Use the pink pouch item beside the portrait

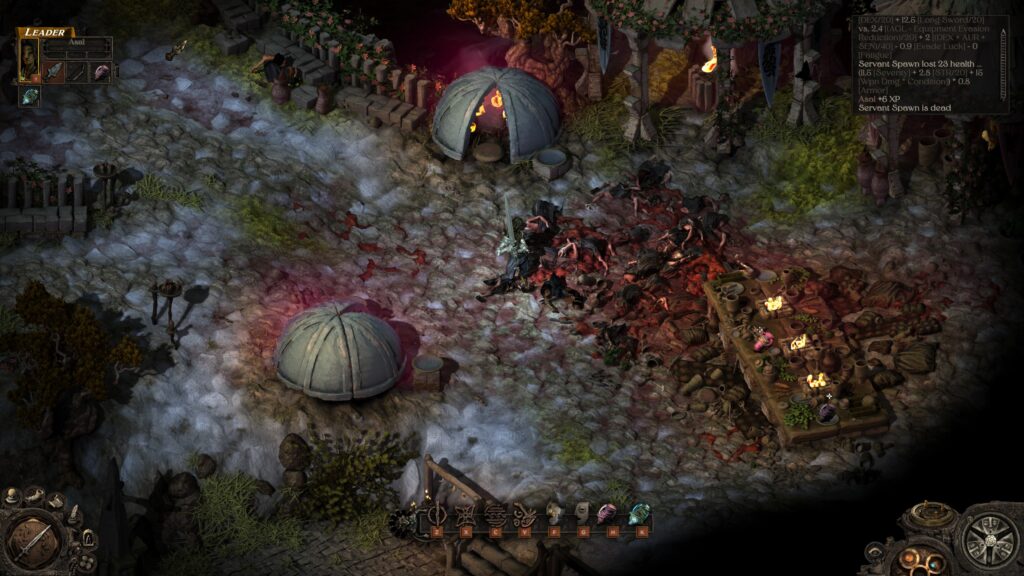101,72
